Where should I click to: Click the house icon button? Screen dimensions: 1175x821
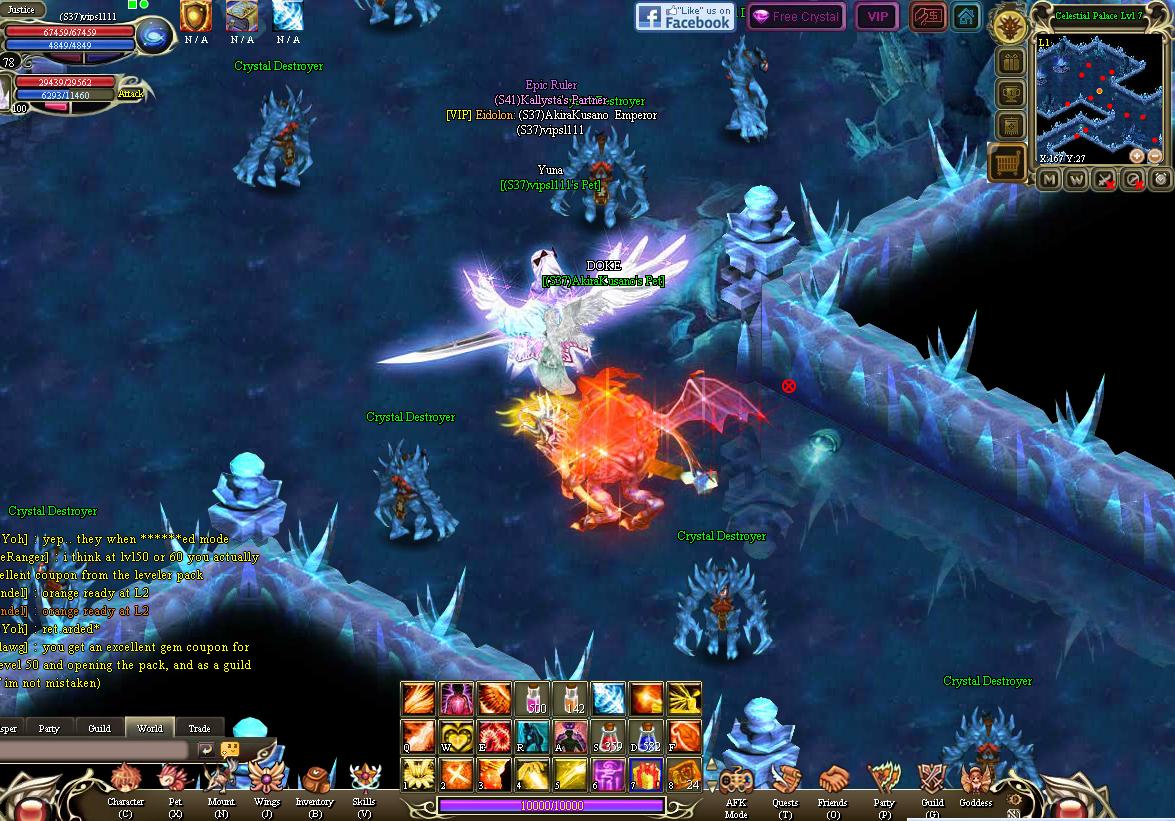point(965,17)
